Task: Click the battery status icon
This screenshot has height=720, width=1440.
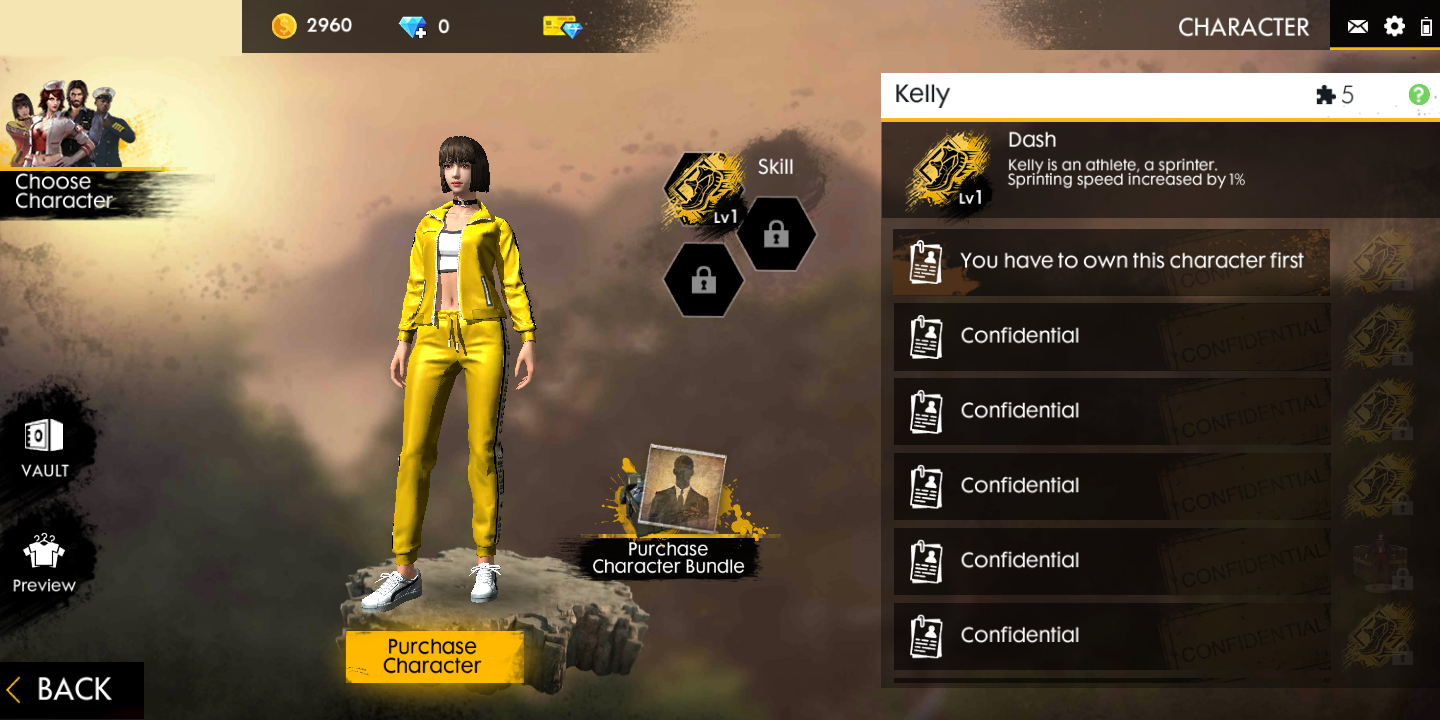Action: tap(1427, 26)
